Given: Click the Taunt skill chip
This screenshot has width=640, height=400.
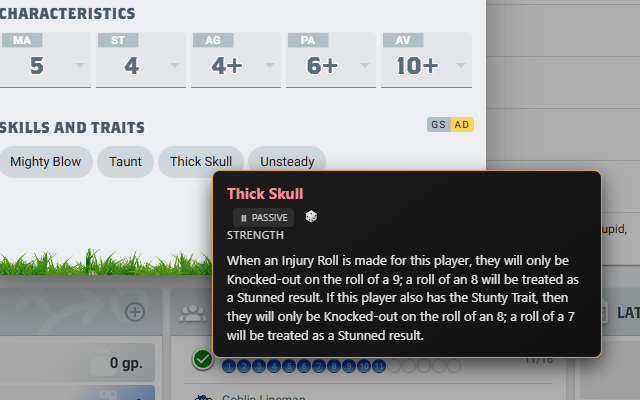Looking at the screenshot, I should pyautogui.click(x=125, y=161).
